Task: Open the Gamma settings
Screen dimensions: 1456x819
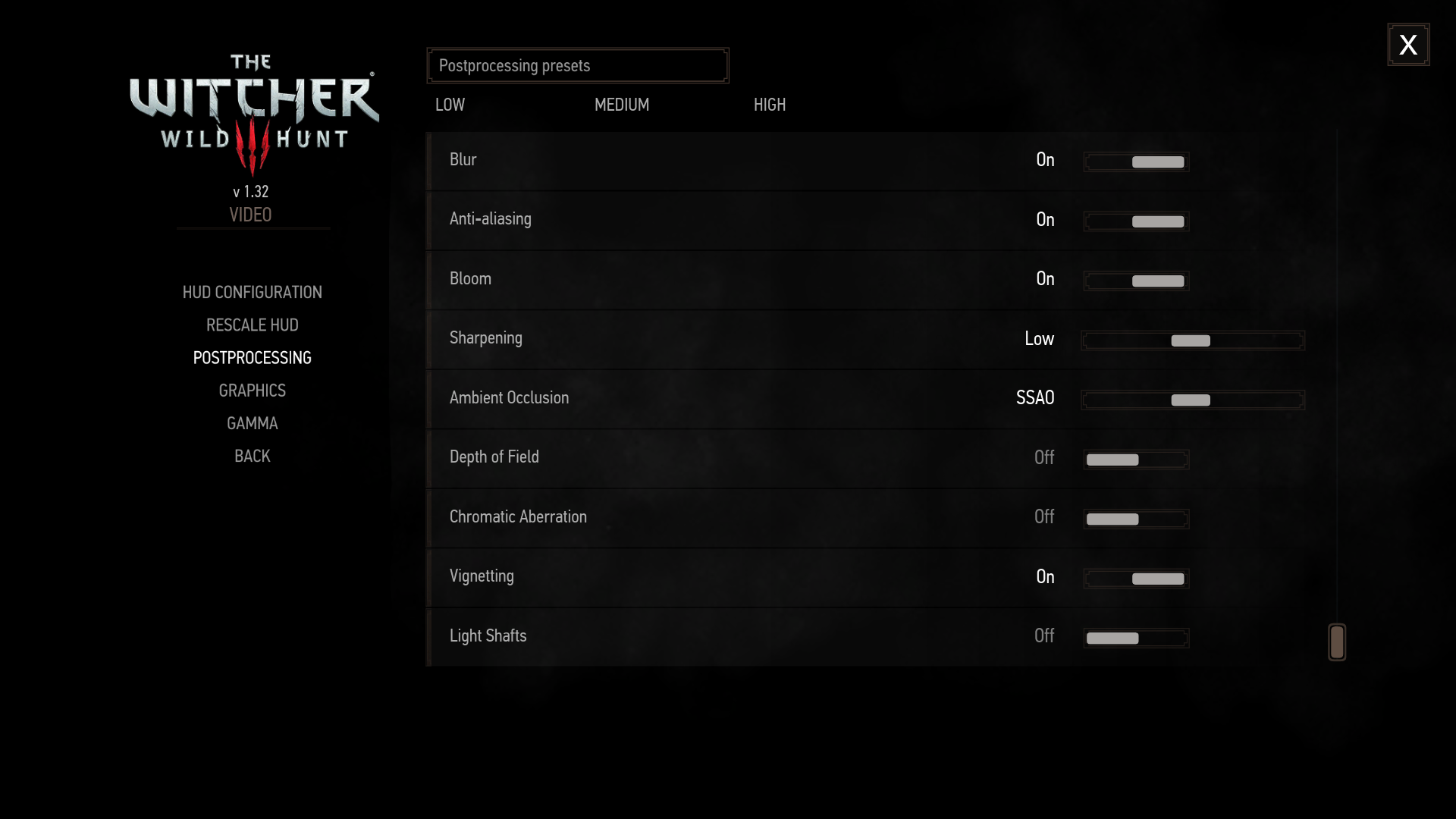Action: (x=252, y=423)
